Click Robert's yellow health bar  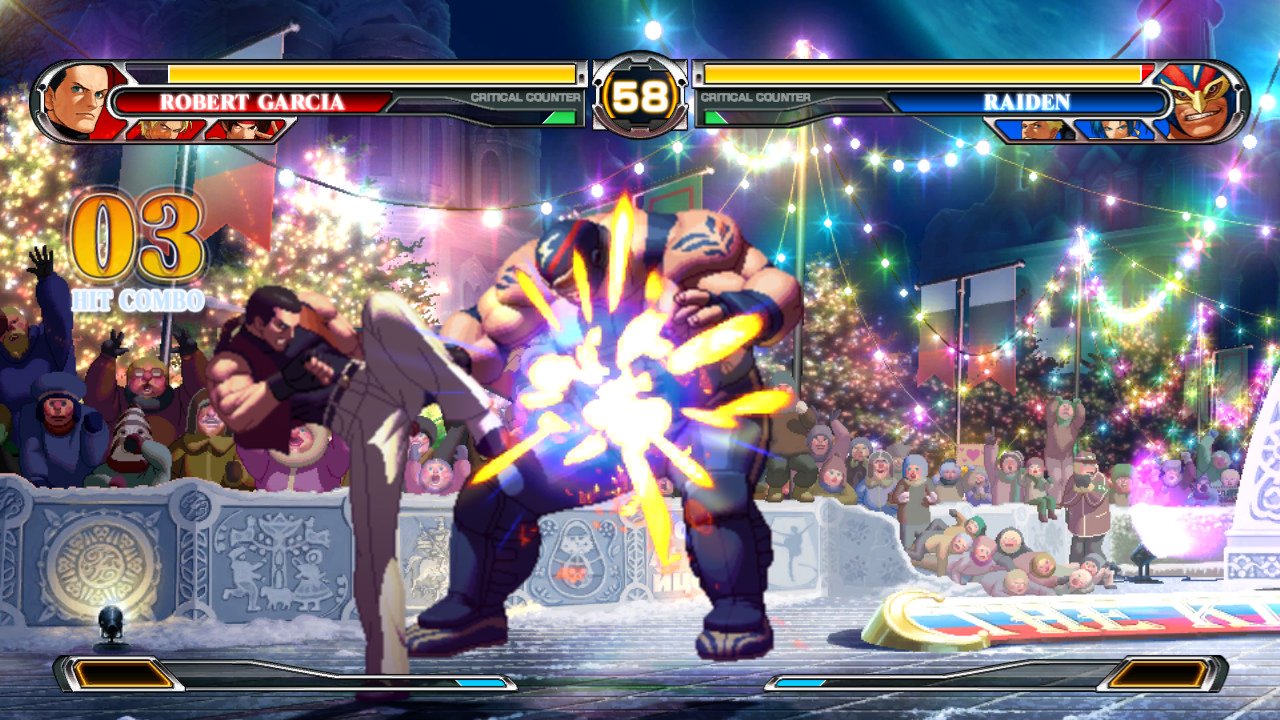[x=370, y=72]
